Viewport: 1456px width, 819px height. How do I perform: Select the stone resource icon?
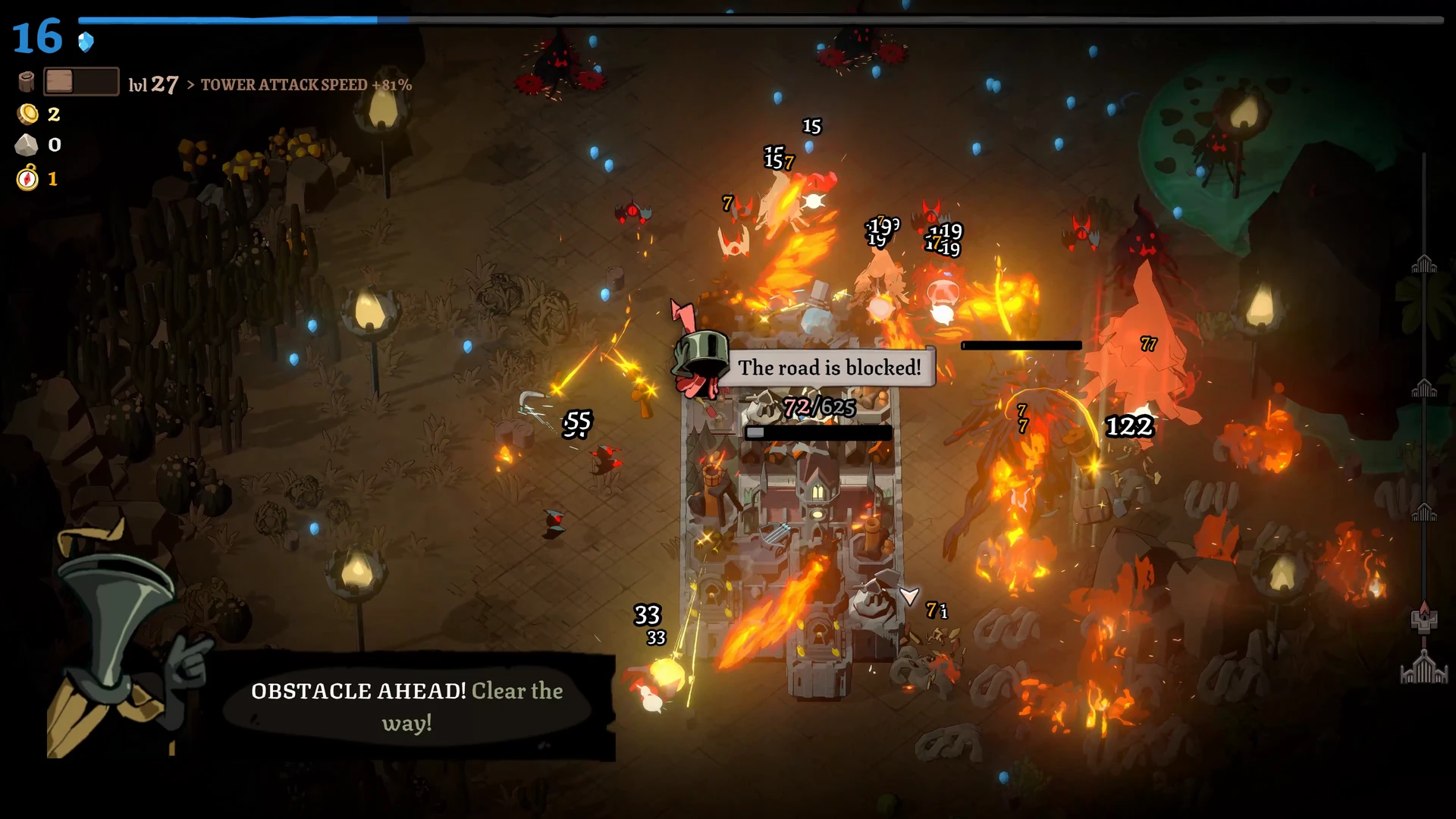click(27, 145)
